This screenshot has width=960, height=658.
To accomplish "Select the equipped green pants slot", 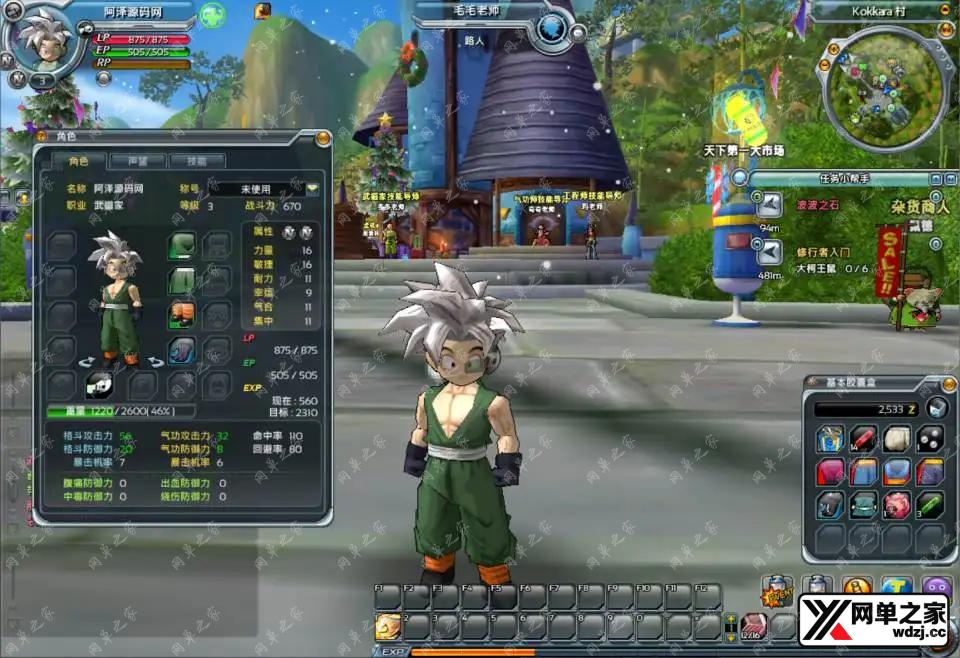I will (x=182, y=281).
